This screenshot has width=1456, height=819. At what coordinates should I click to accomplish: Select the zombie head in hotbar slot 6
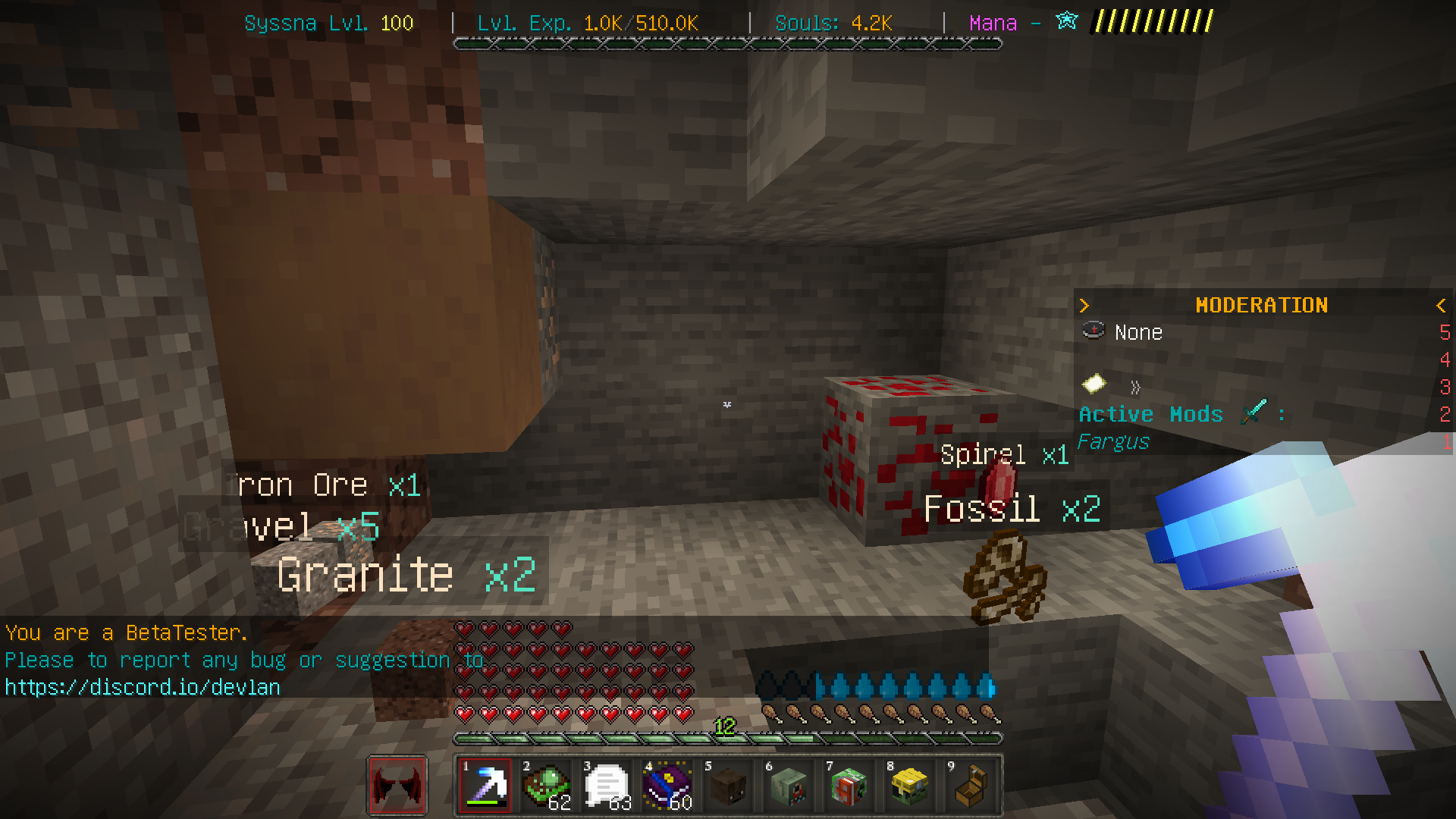click(x=787, y=785)
